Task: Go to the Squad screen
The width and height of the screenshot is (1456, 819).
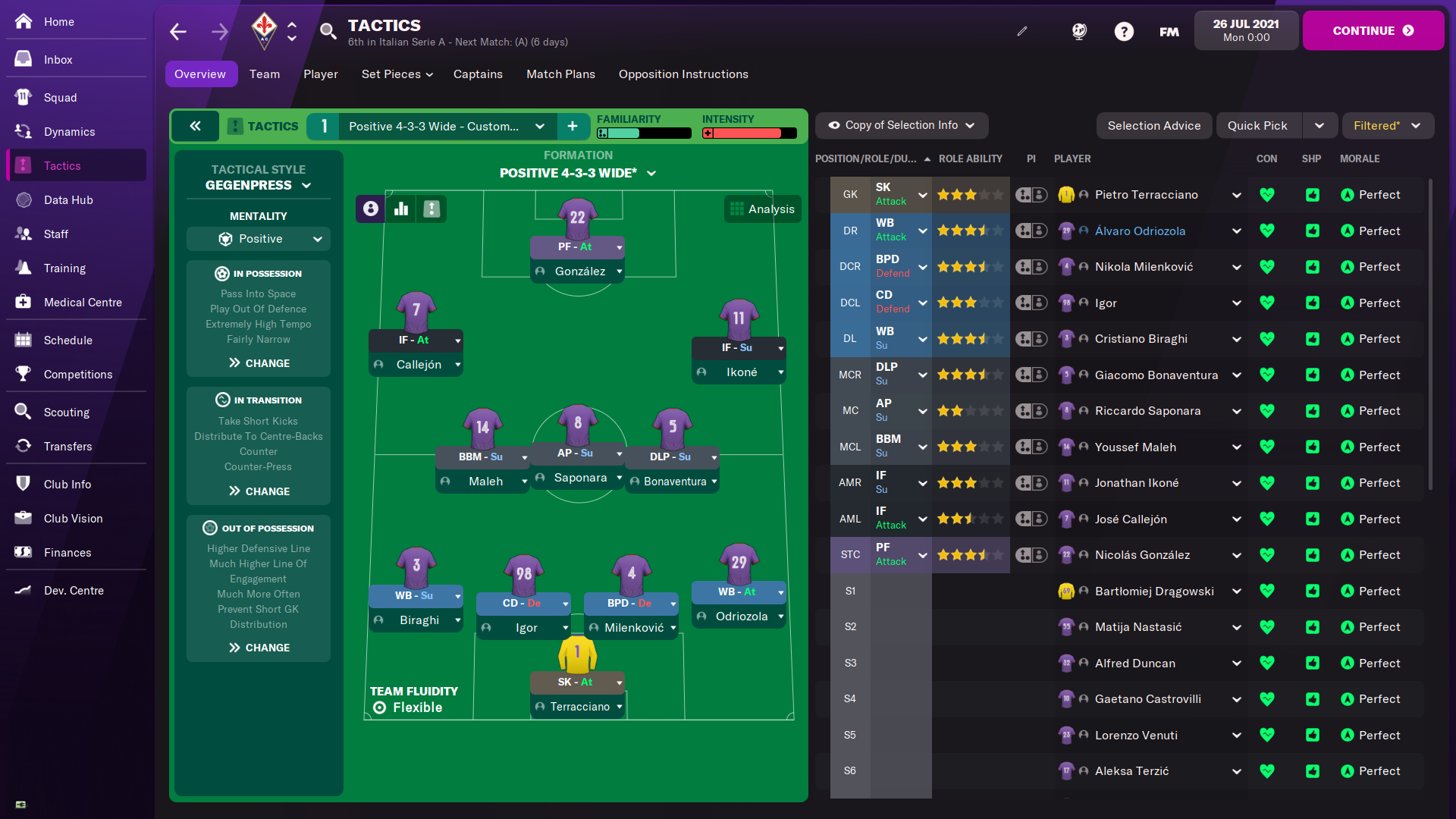Action: pyautogui.click(x=60, y=98)
